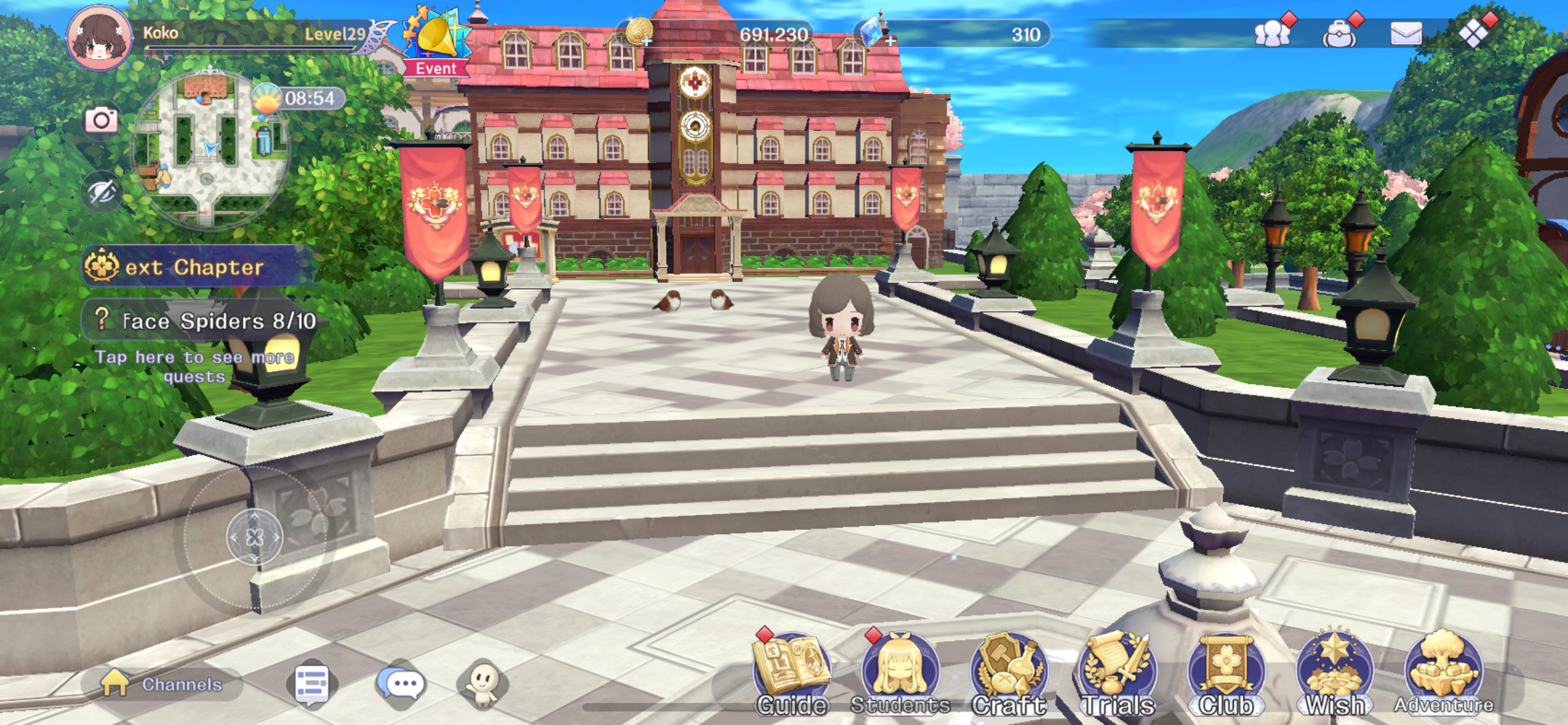
Task: Open the friends list icon
Action: 1272,33
